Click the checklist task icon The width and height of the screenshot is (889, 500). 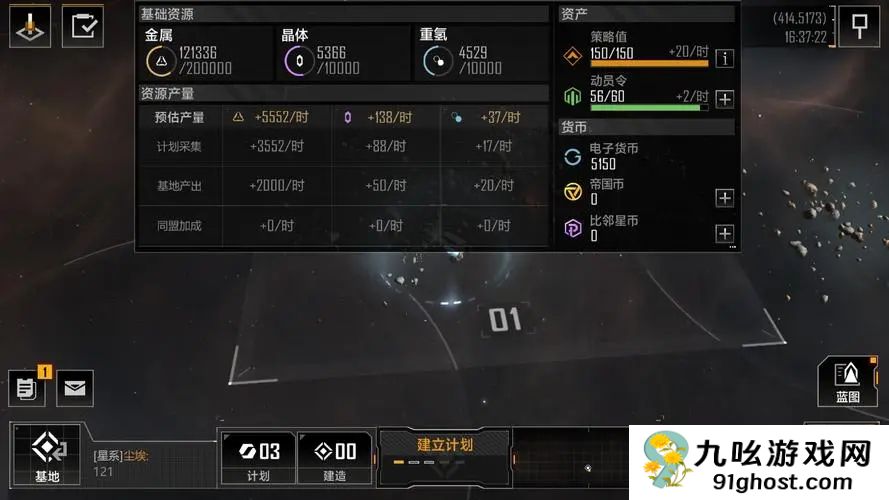click(x=83, y=26)
